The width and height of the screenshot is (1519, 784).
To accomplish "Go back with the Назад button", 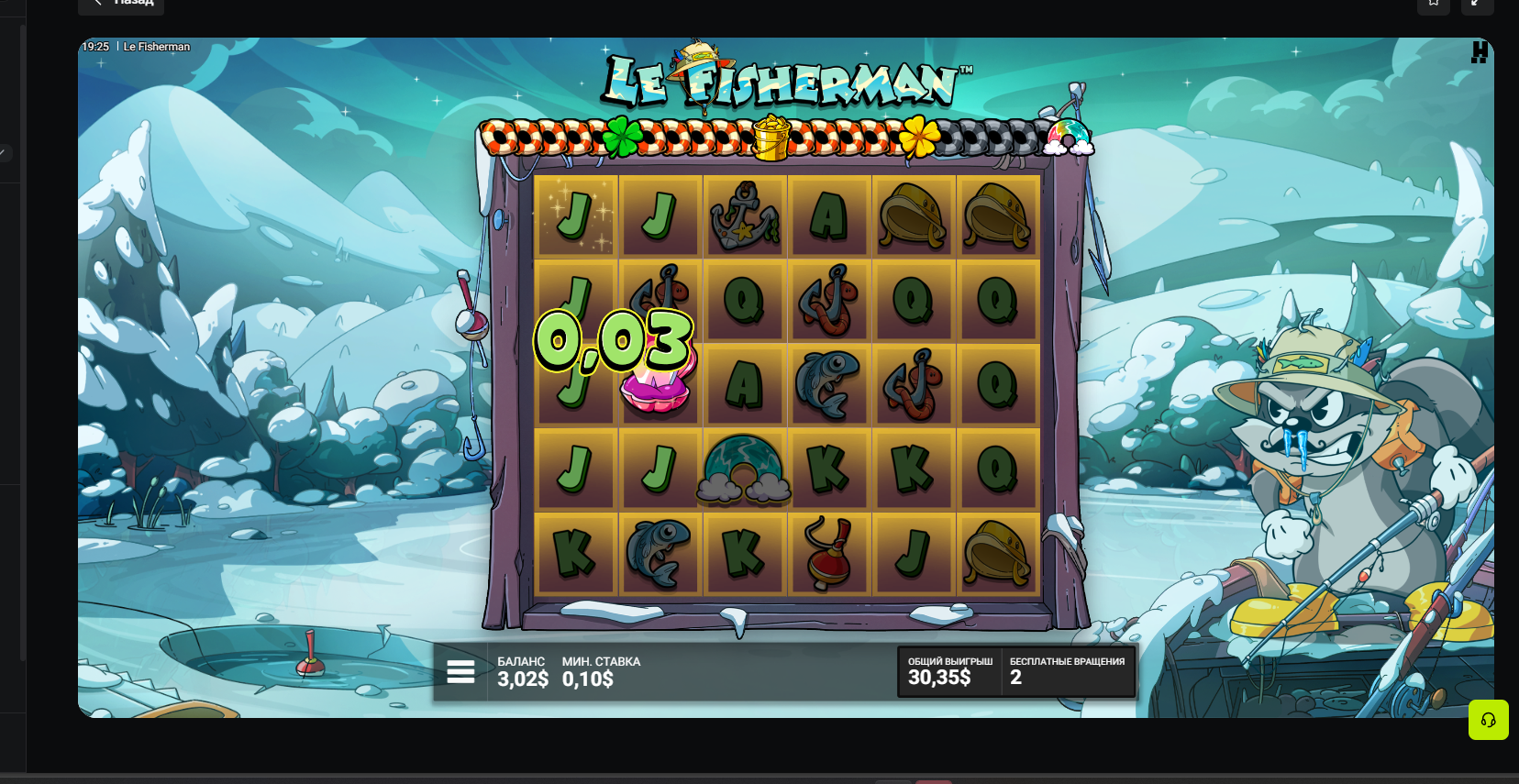I will click(121, 4).
